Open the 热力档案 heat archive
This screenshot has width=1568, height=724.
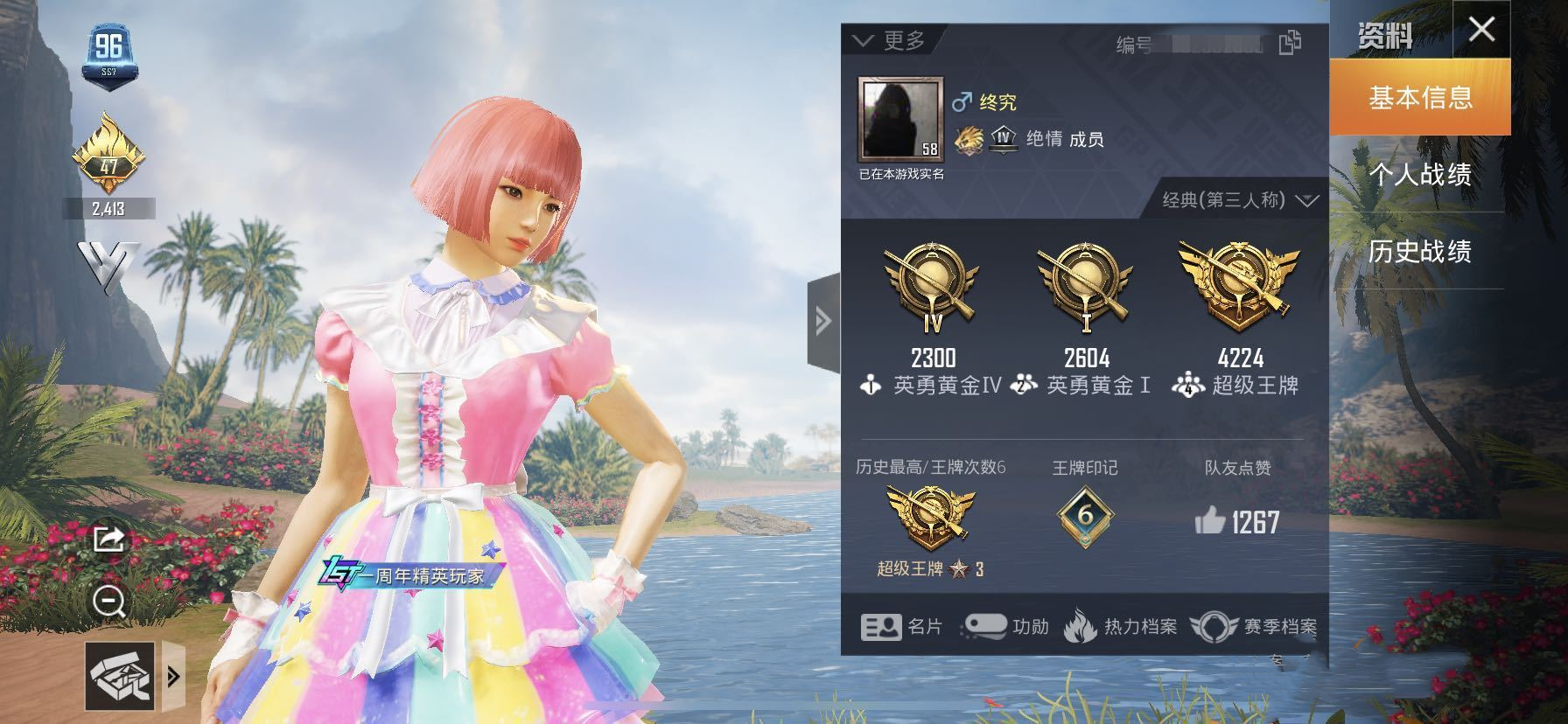pos(1121,626)
